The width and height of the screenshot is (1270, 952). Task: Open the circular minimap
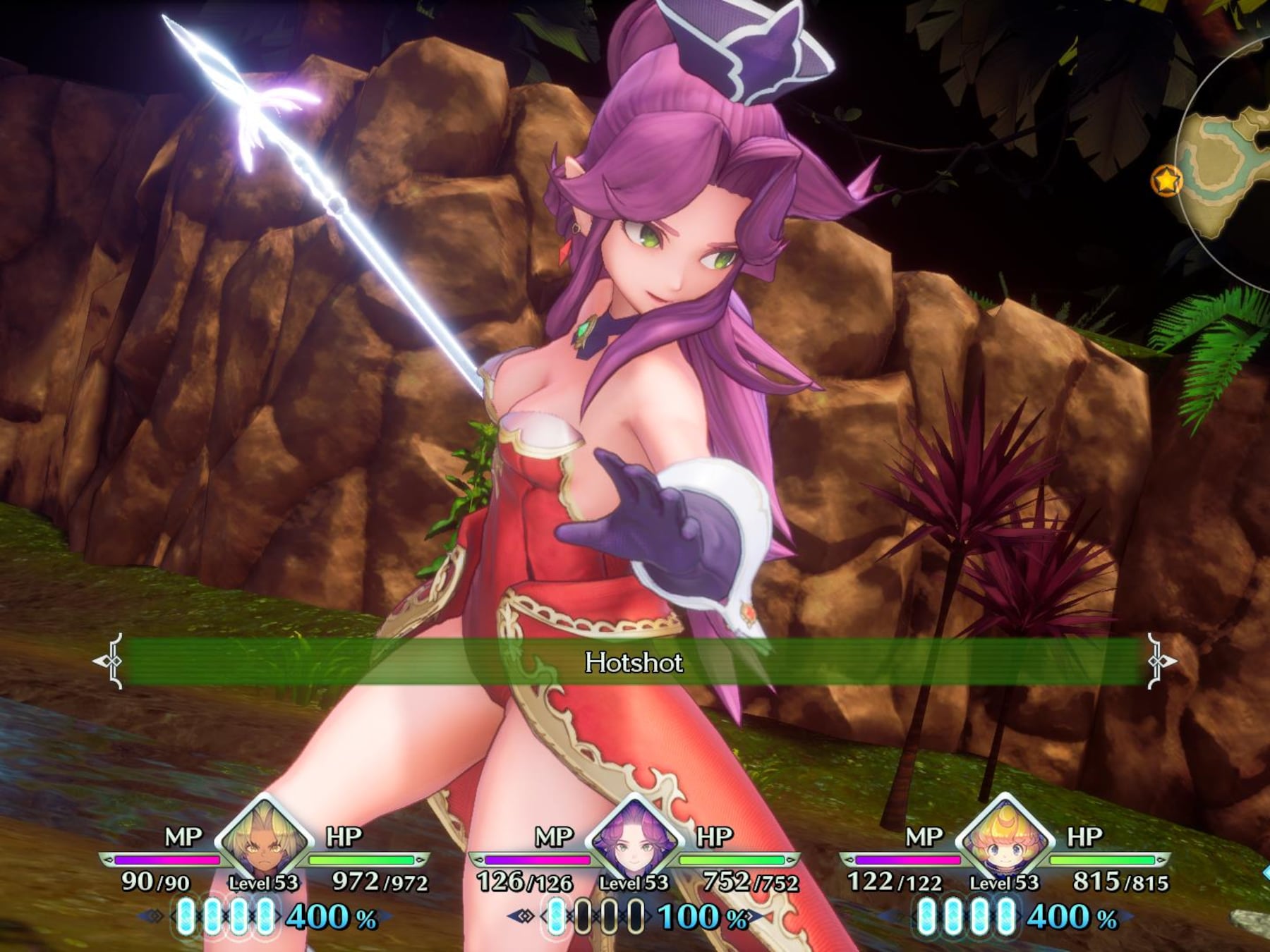(x=1231, y=162)
